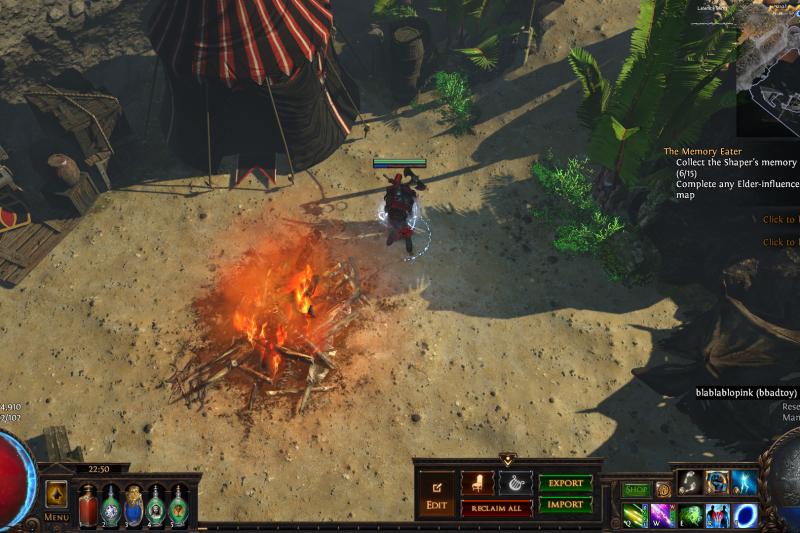800x533 pixels.
Task: Activate the purple skill on W
Action: (x=663, y=516)
